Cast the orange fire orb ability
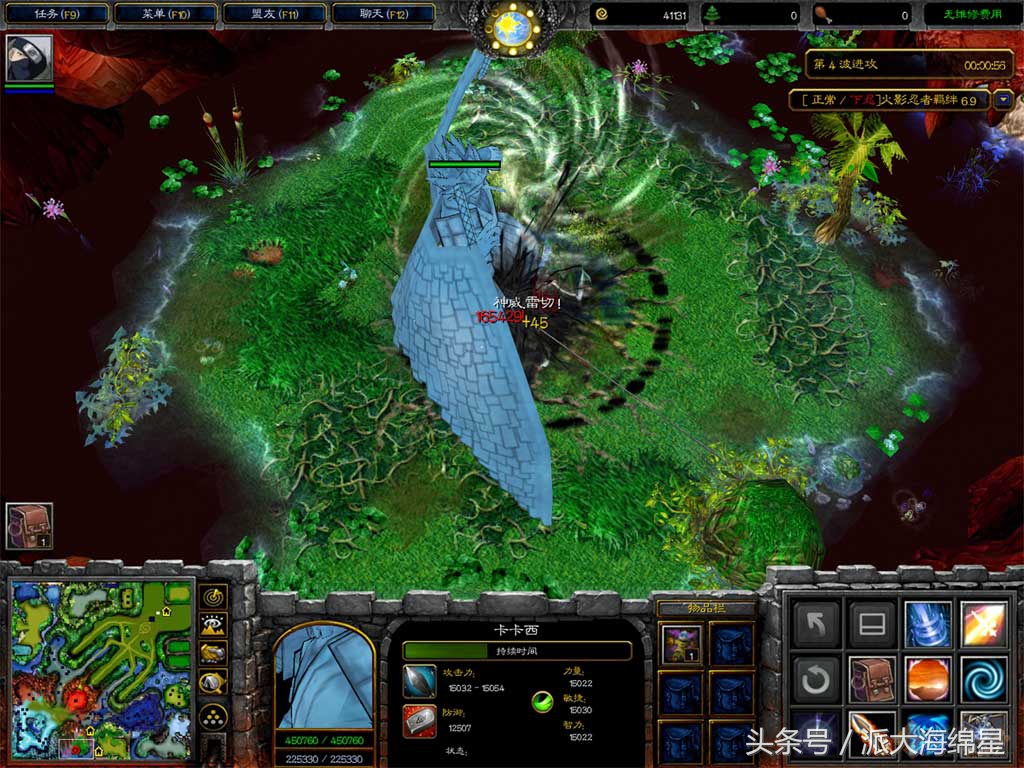Screen dimensions: 1024x768 tap(927, 680)
